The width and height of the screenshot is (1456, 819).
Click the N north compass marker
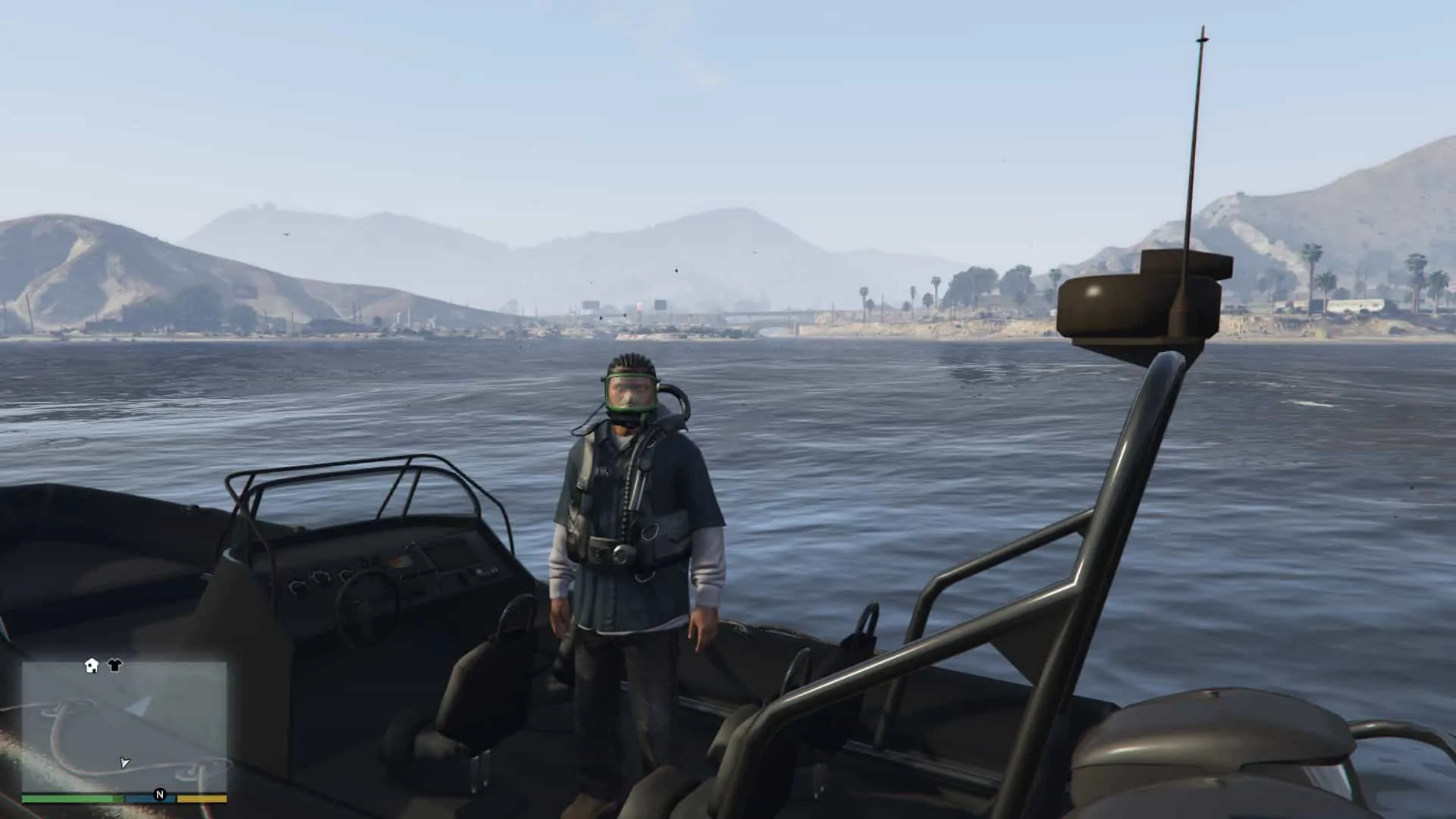(160, 795)
